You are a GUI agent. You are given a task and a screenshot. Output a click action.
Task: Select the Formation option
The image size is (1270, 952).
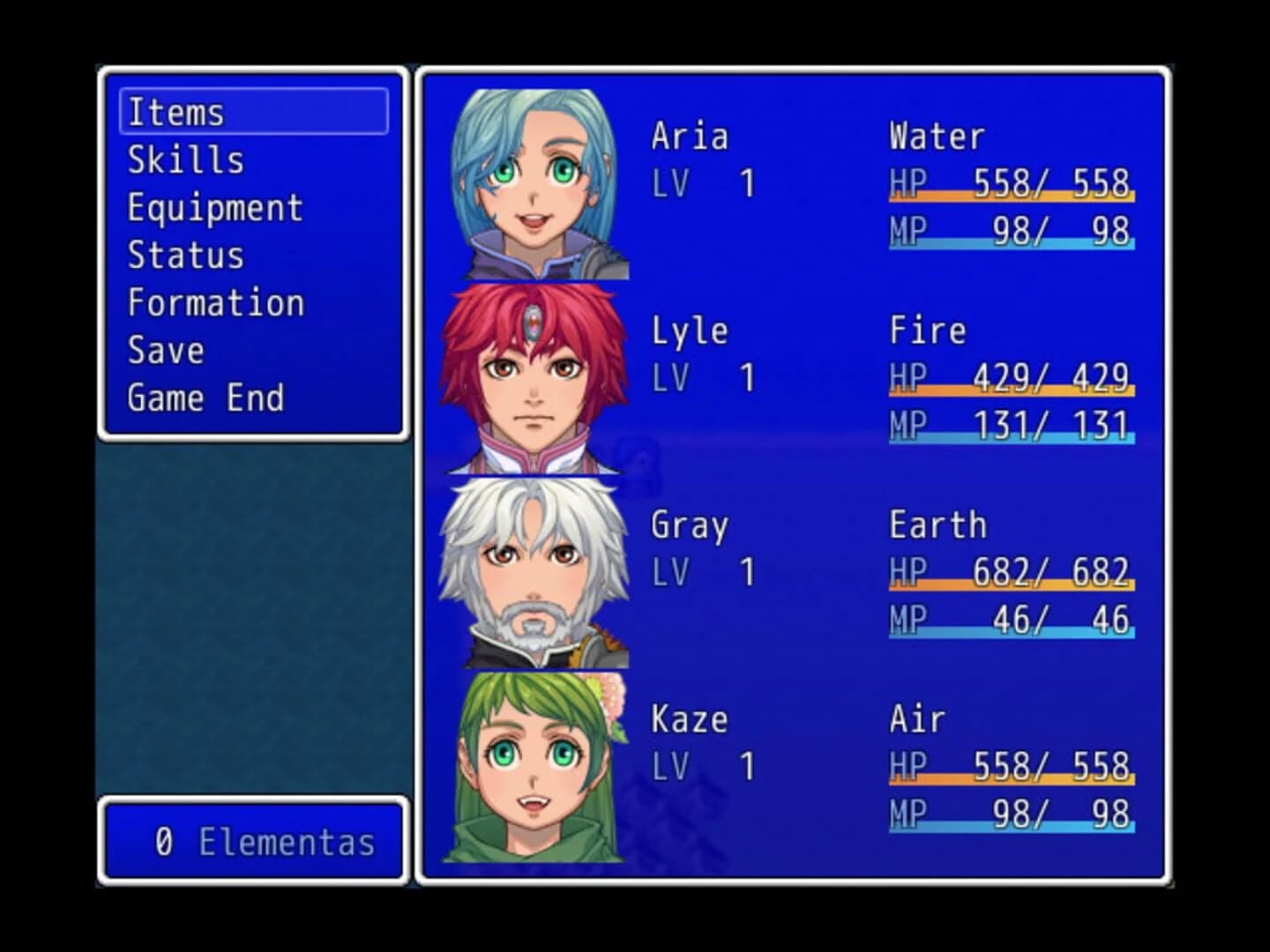tap(214, 302)
